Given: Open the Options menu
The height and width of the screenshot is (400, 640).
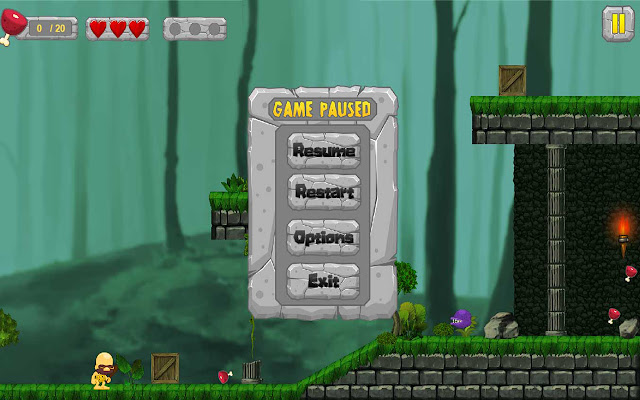Looking at the screenshot, I should (x=323, y=237).
